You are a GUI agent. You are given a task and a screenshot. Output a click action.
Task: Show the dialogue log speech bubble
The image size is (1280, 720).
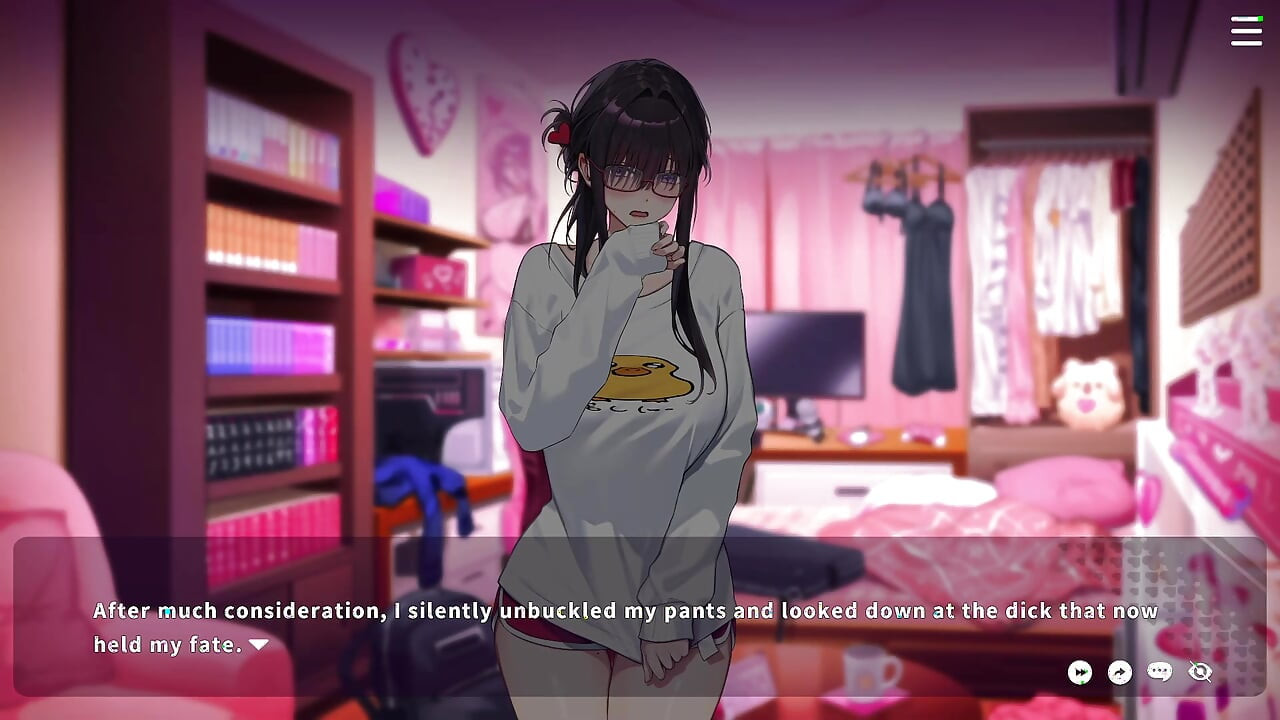(1160, 672)
